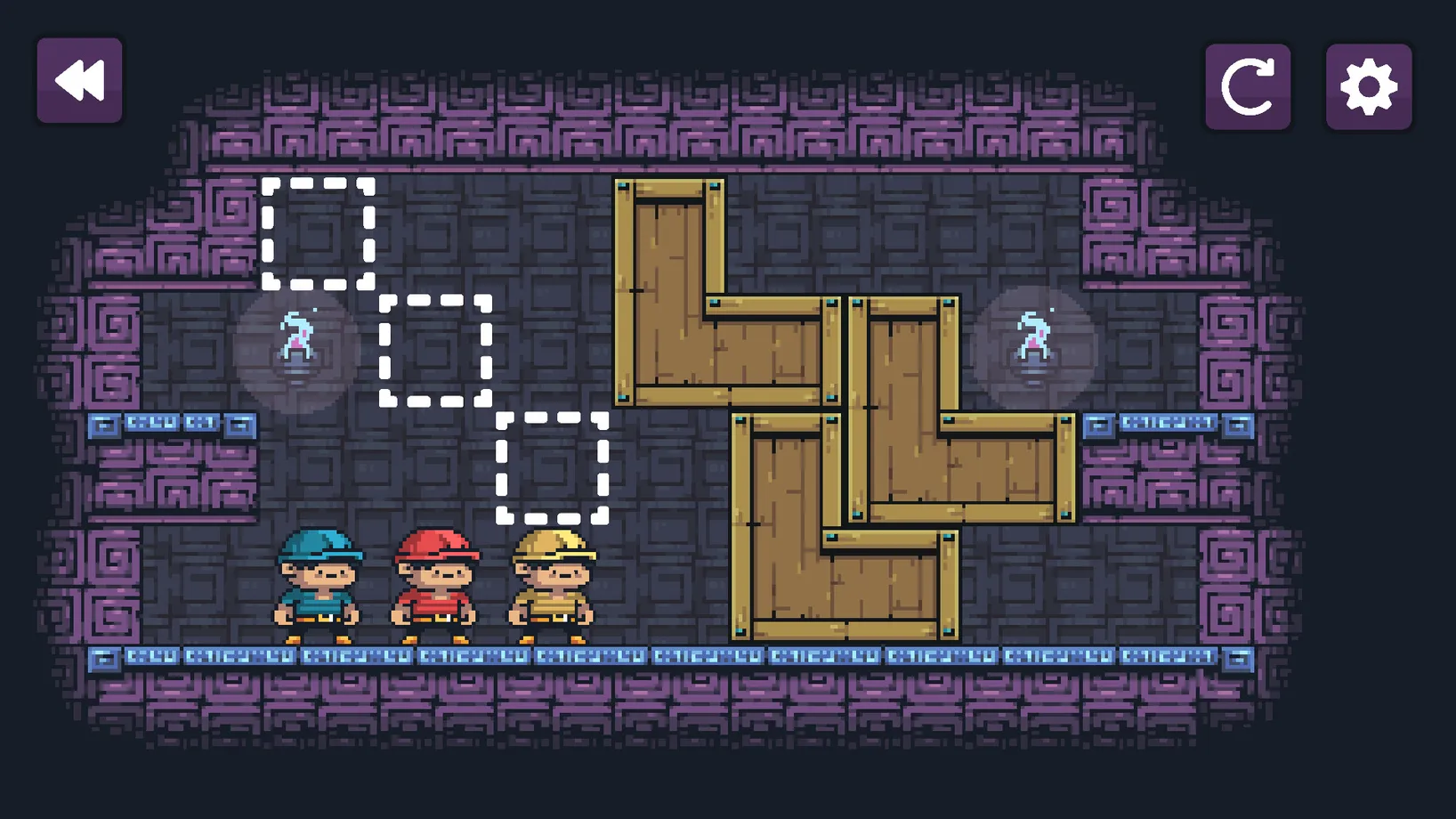1456x819 pixels.
Task: Click the rewind back button
Action: [x=79, y=80]
